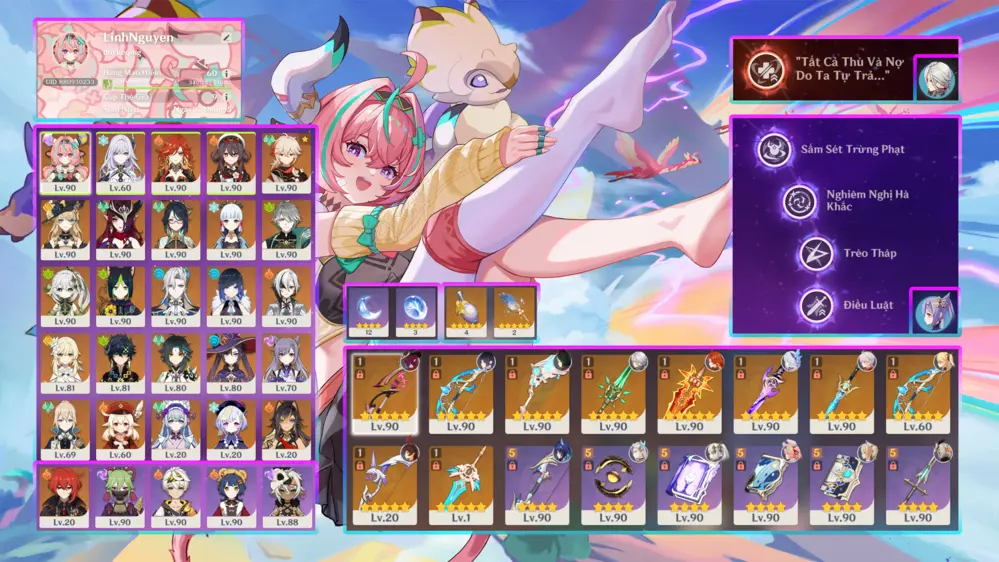Open the "Tất Cả Thù Và Nợ" constellation
999x562 pixels.
765,69
